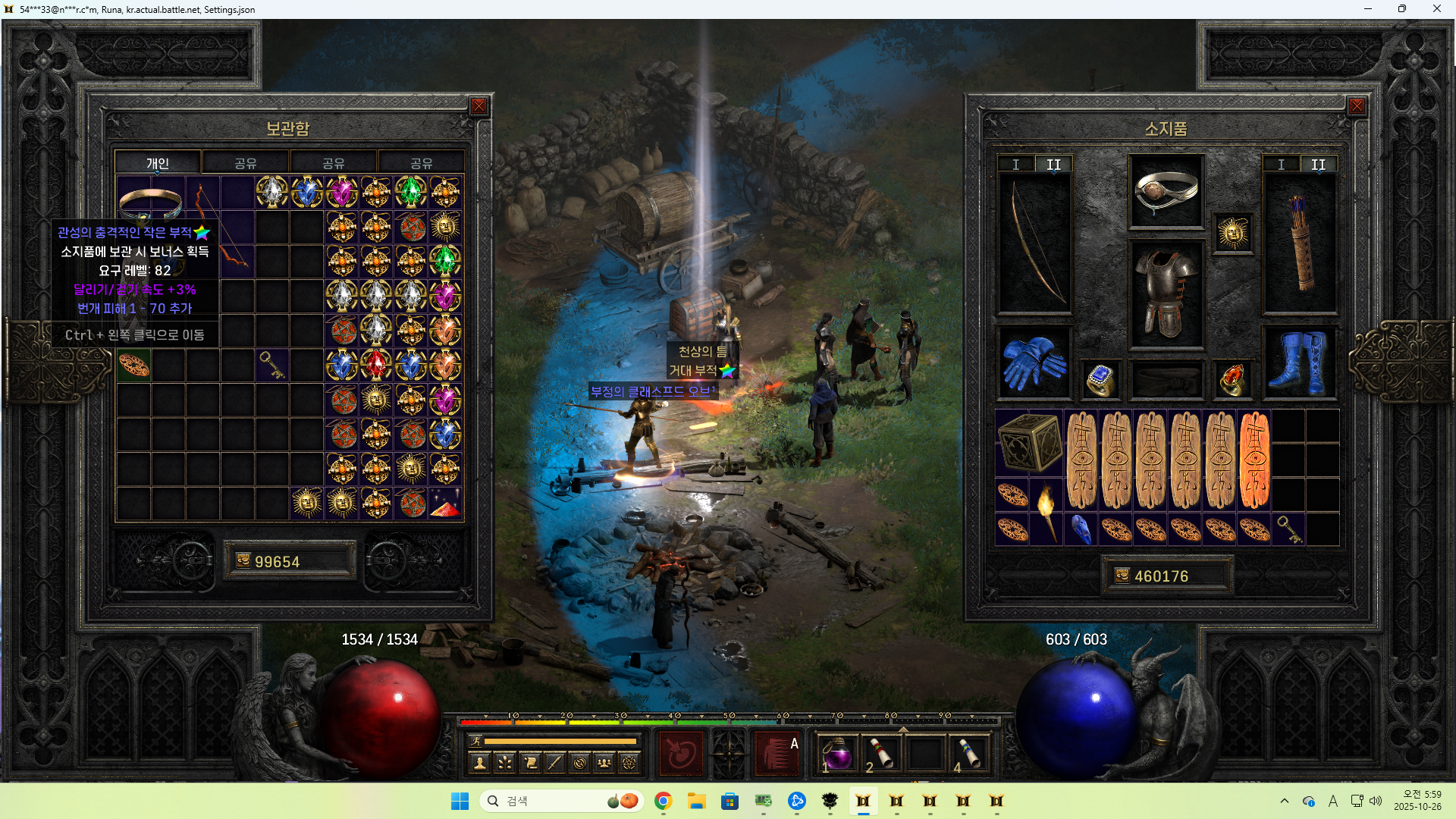Image resolution: width=1456 pixels, height=819 pixels.
Task: Click the equipped sun amulet slot
Action: pos(1232,233)
